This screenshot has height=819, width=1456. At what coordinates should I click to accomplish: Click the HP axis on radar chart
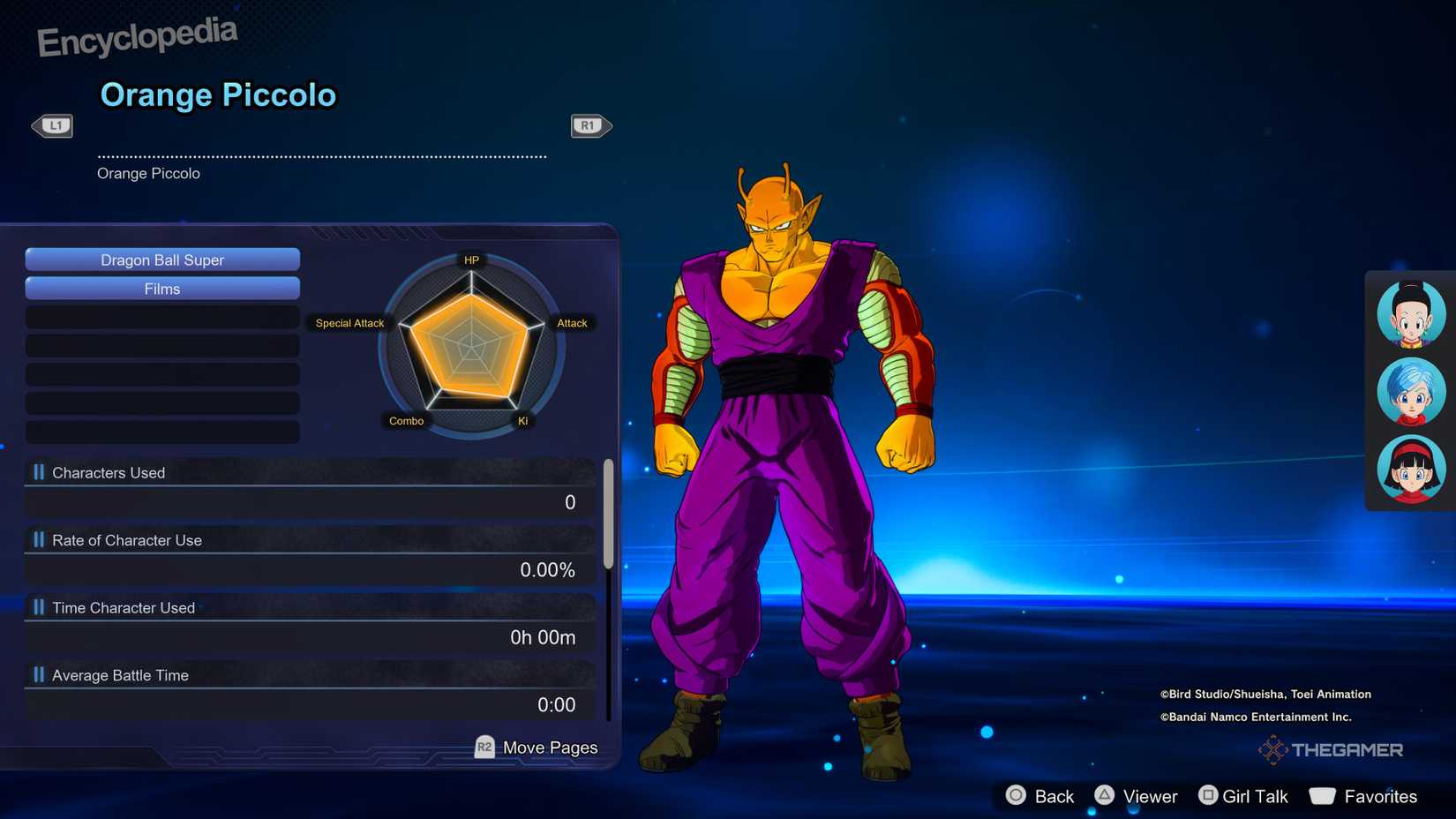[471, 259]
